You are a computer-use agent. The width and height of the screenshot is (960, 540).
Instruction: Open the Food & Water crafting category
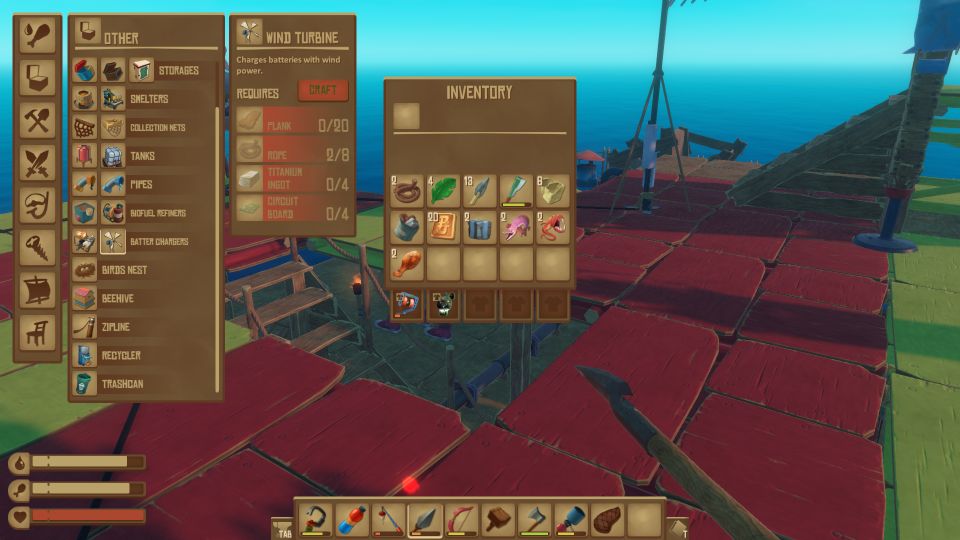[38, 35]
